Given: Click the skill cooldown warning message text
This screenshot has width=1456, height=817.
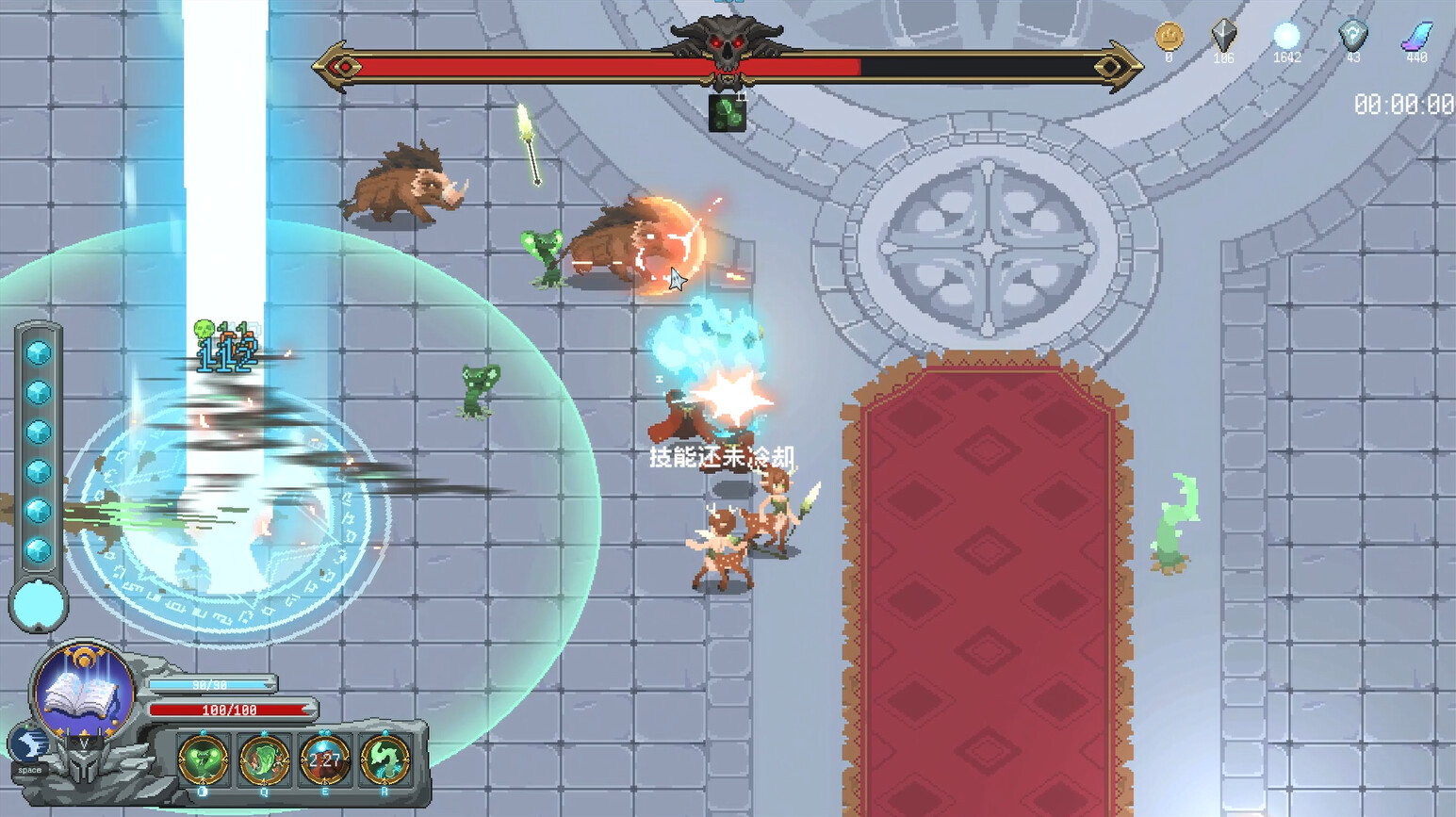Looking at the screenshot, I should tap(722, 456).
